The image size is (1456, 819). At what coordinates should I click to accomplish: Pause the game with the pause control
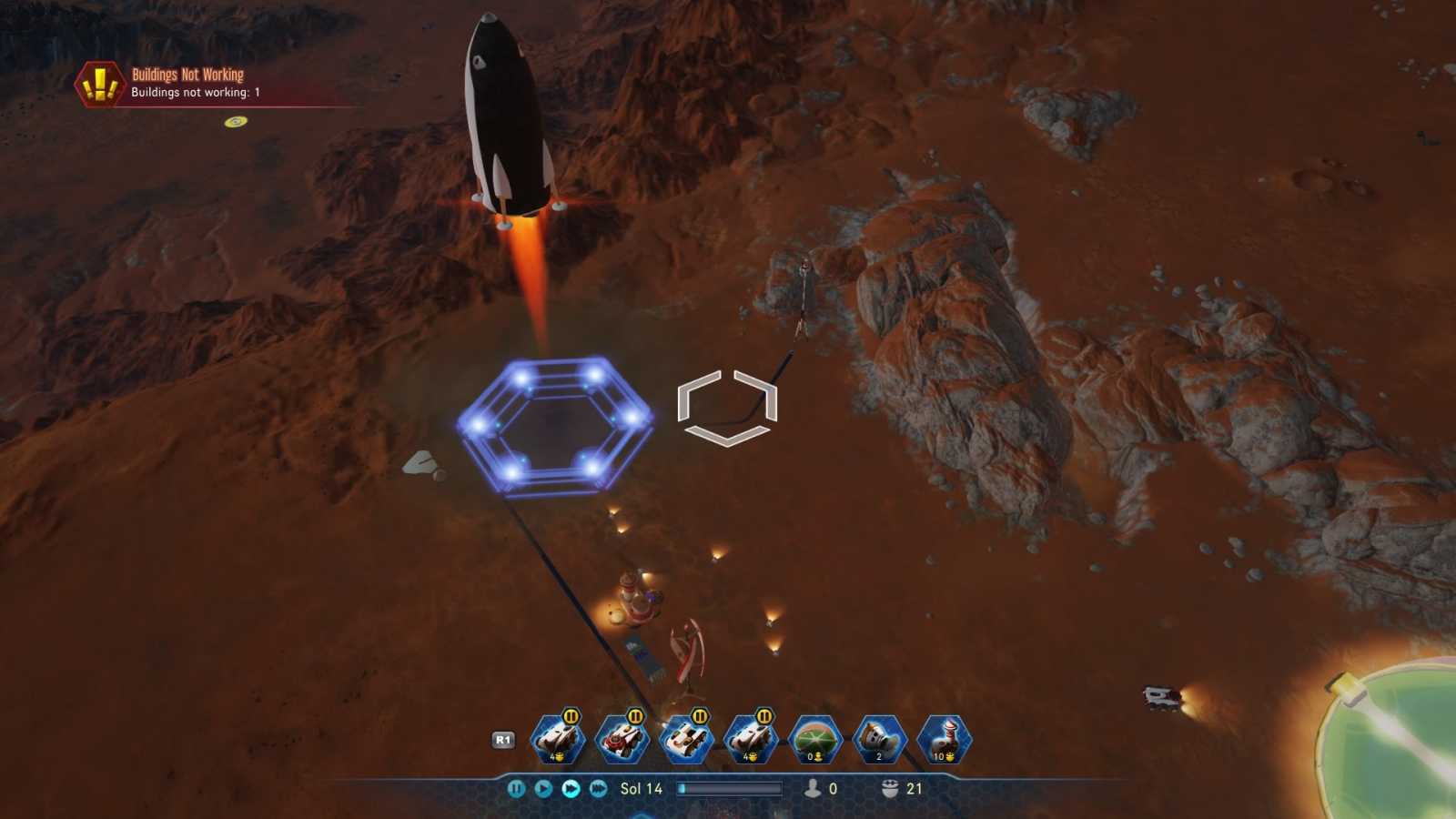point(516,789)
